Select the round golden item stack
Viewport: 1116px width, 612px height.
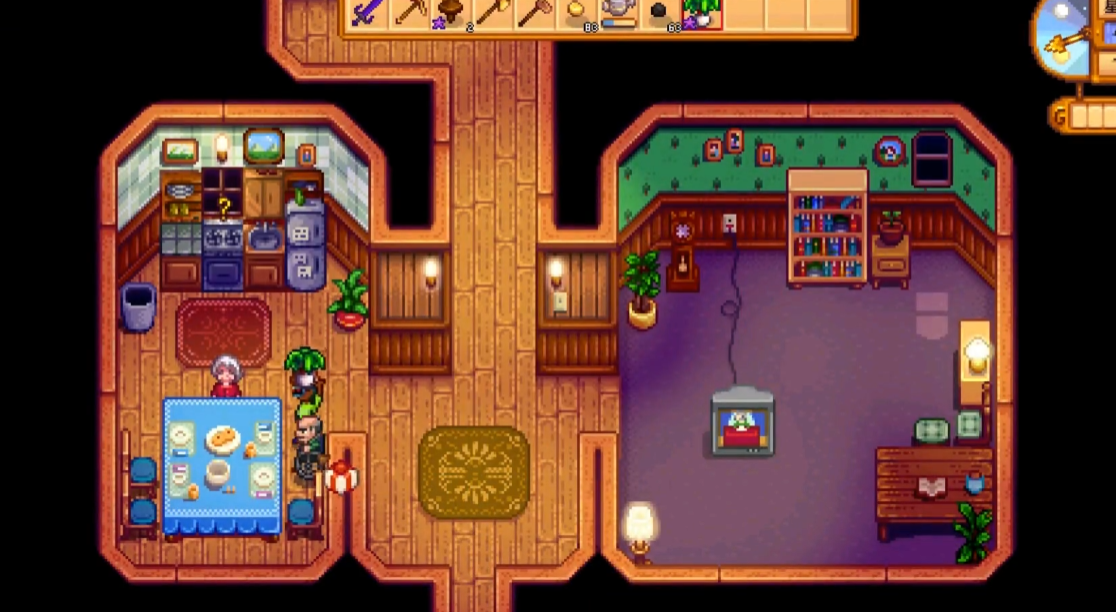pyautogui.click(x=577, y=13)
